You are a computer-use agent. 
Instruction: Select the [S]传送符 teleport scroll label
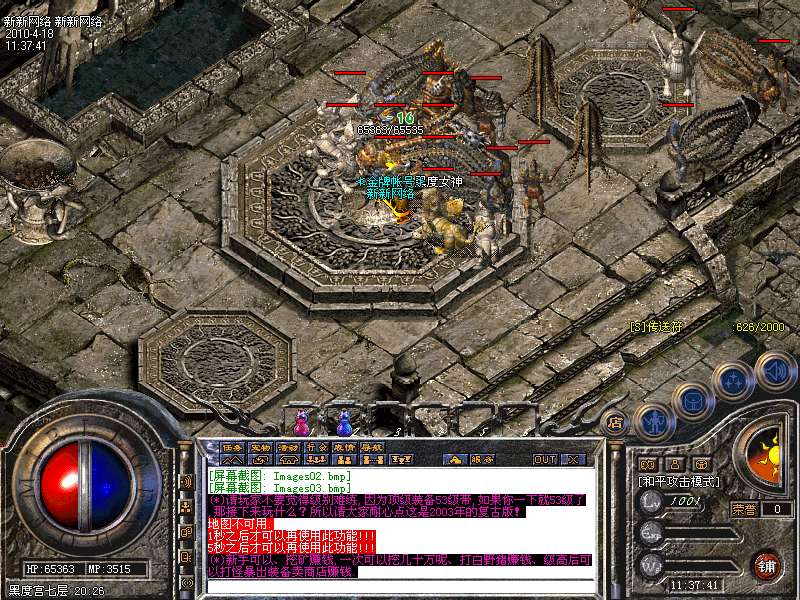[x=655, y=326]
